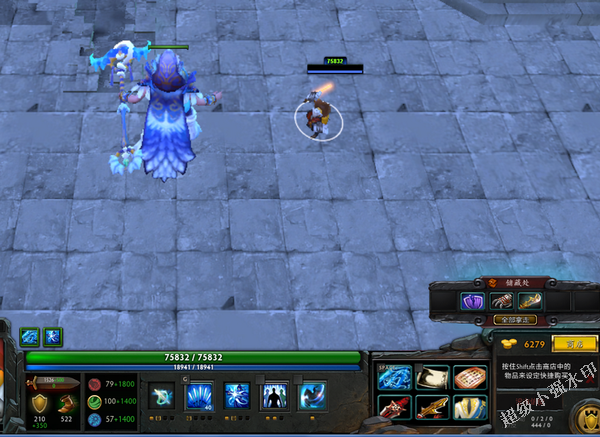600x437 pixels.
Task: Trigger the dark silhouettes ability
Action: click(273, 396)
